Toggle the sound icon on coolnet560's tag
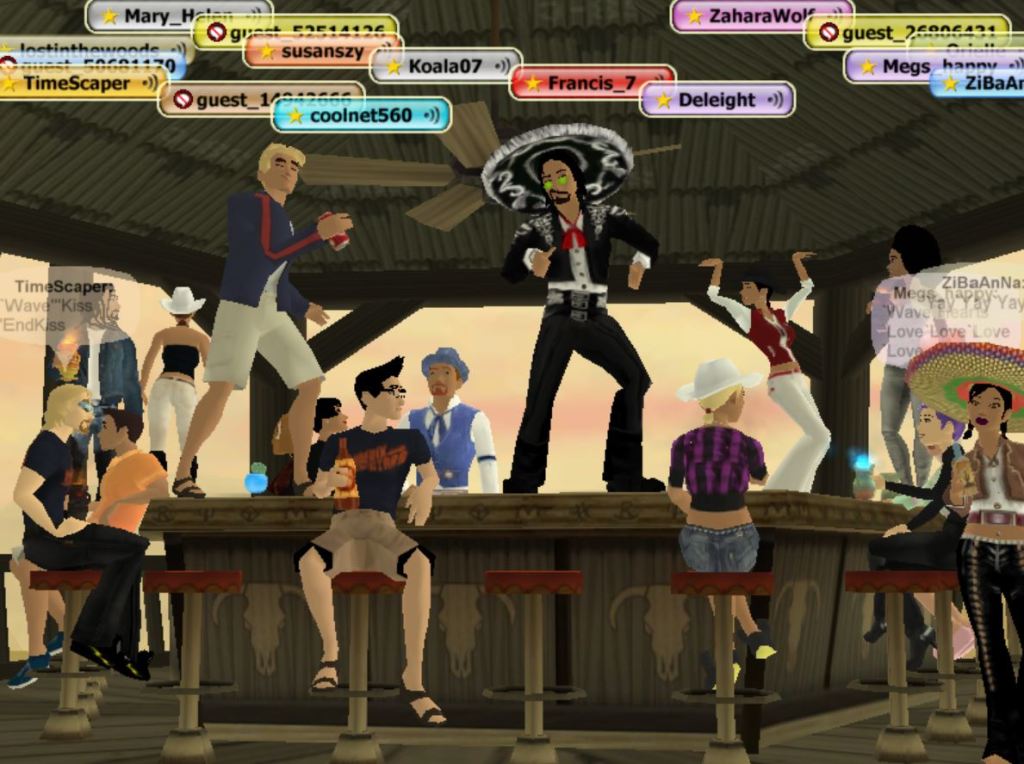This screenshot has height=764, width=1024. pyautogui.click(x=432, y=115)
